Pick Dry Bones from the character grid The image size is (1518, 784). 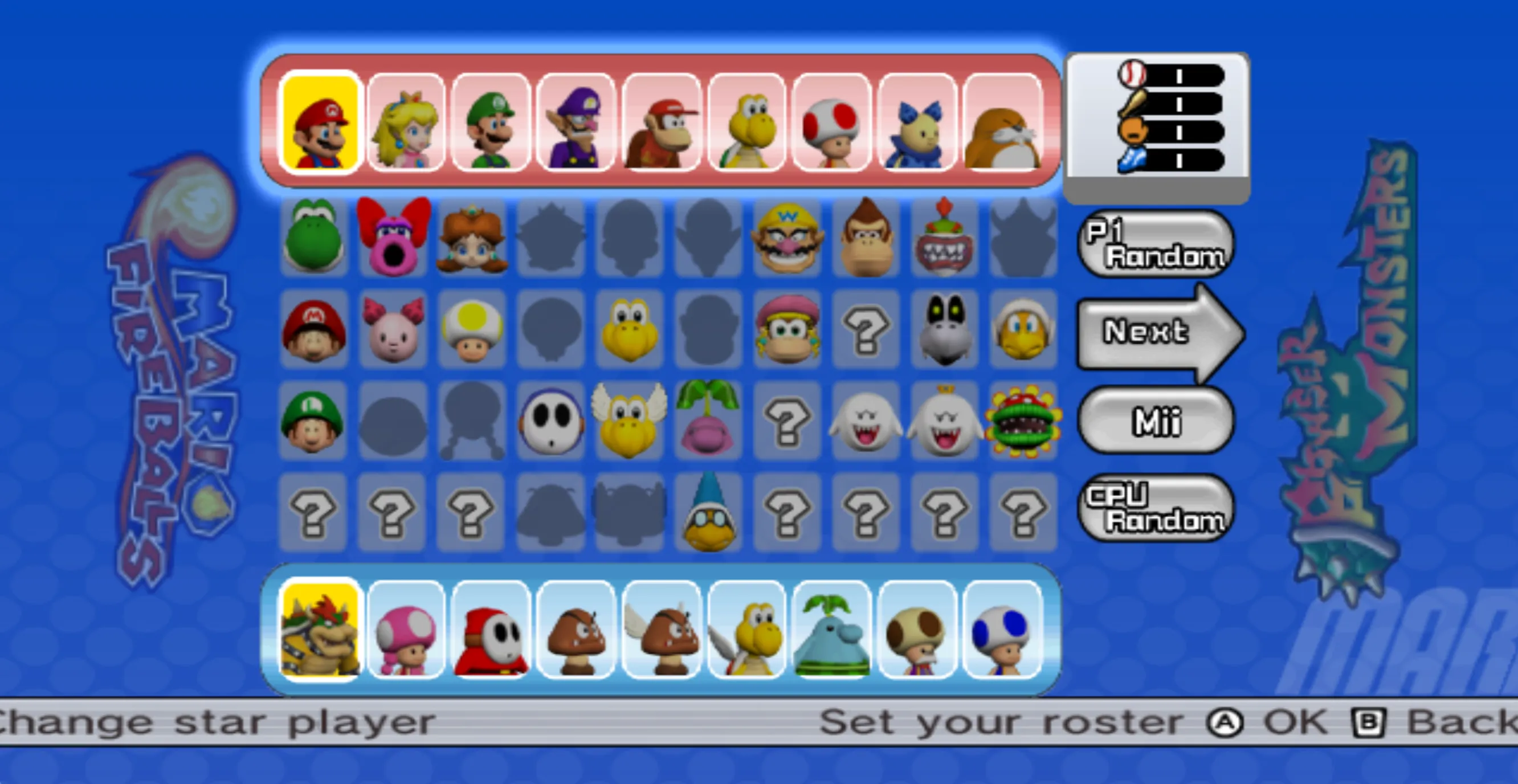(944, 329)
